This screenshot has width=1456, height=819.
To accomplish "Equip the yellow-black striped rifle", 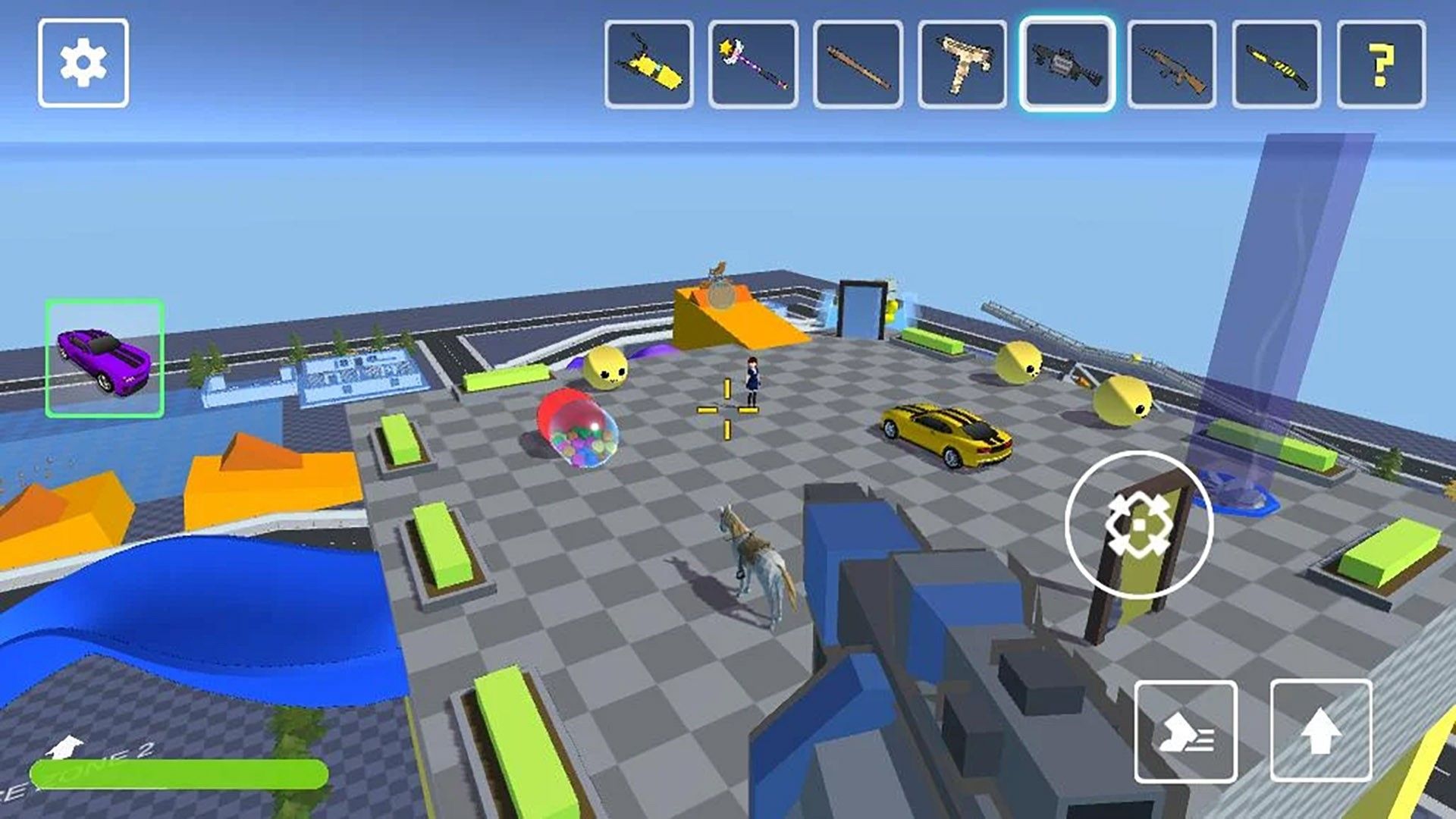I will pyautogui.click(x=1276, y=65).
